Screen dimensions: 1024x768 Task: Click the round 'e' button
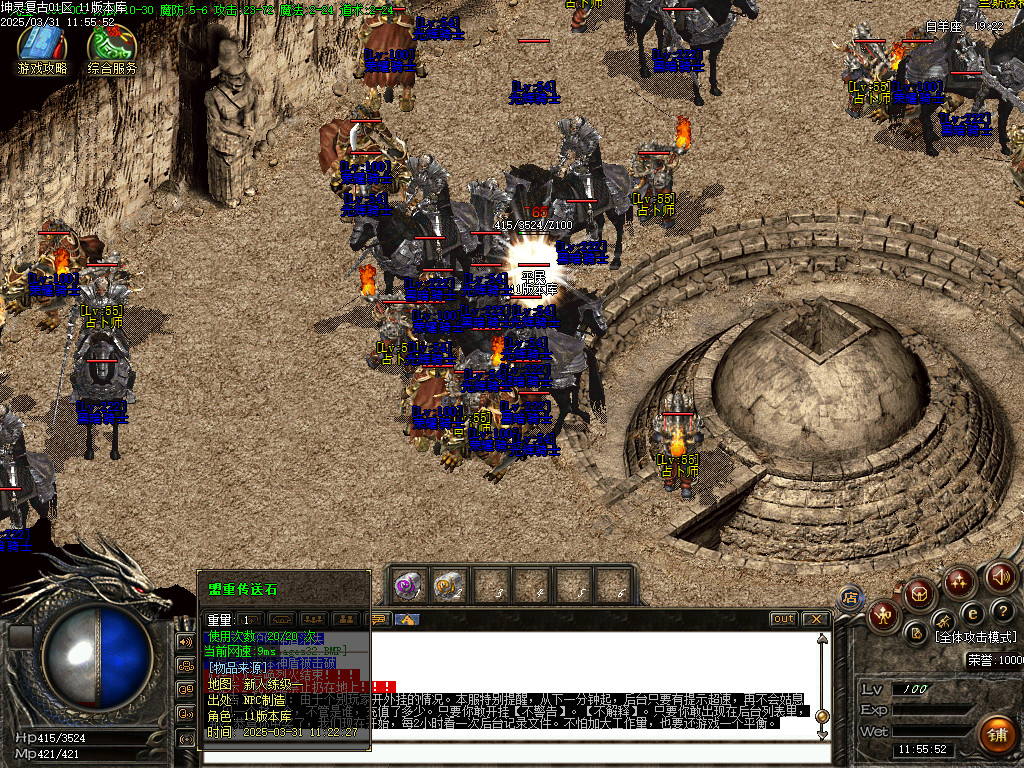coord(972,612)
